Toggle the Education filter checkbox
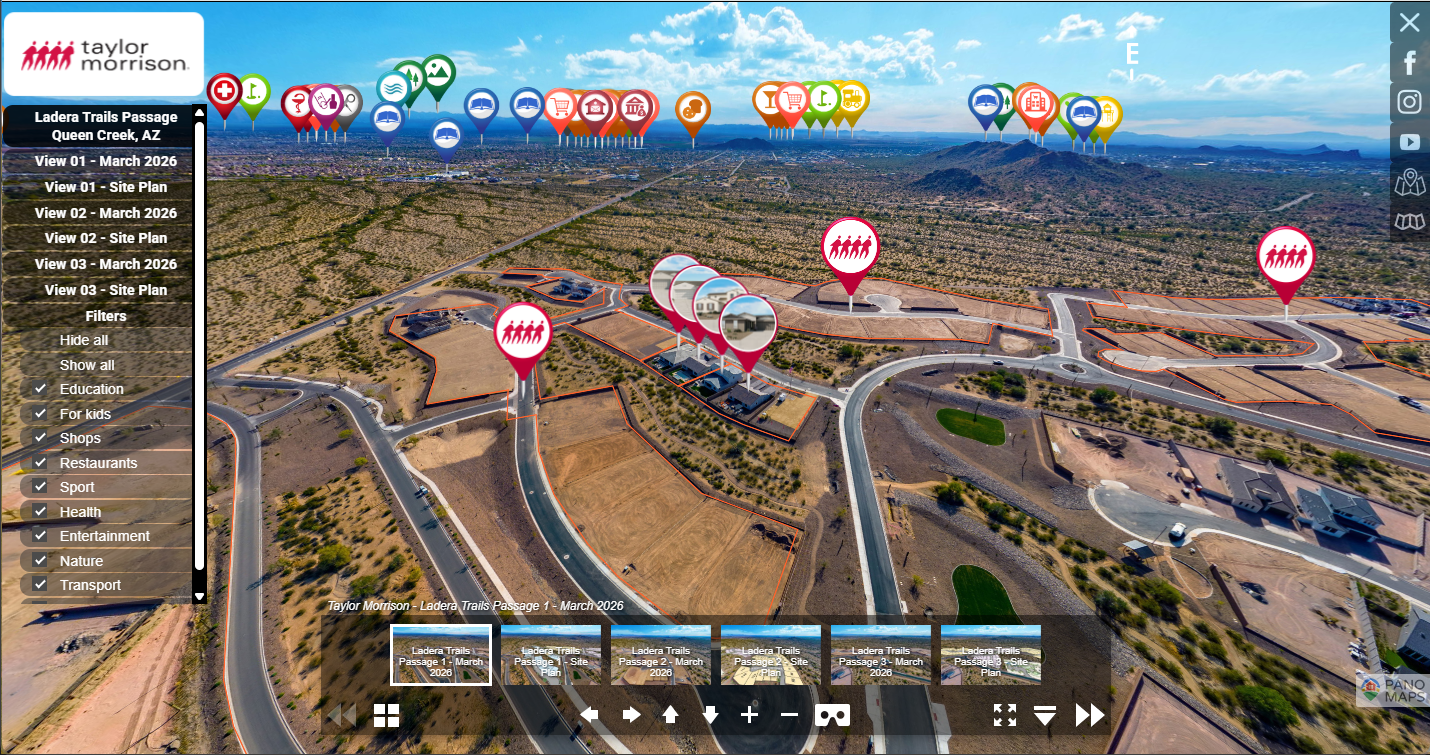This screenshot has height=755, width=1430. (x=40, y=388)
